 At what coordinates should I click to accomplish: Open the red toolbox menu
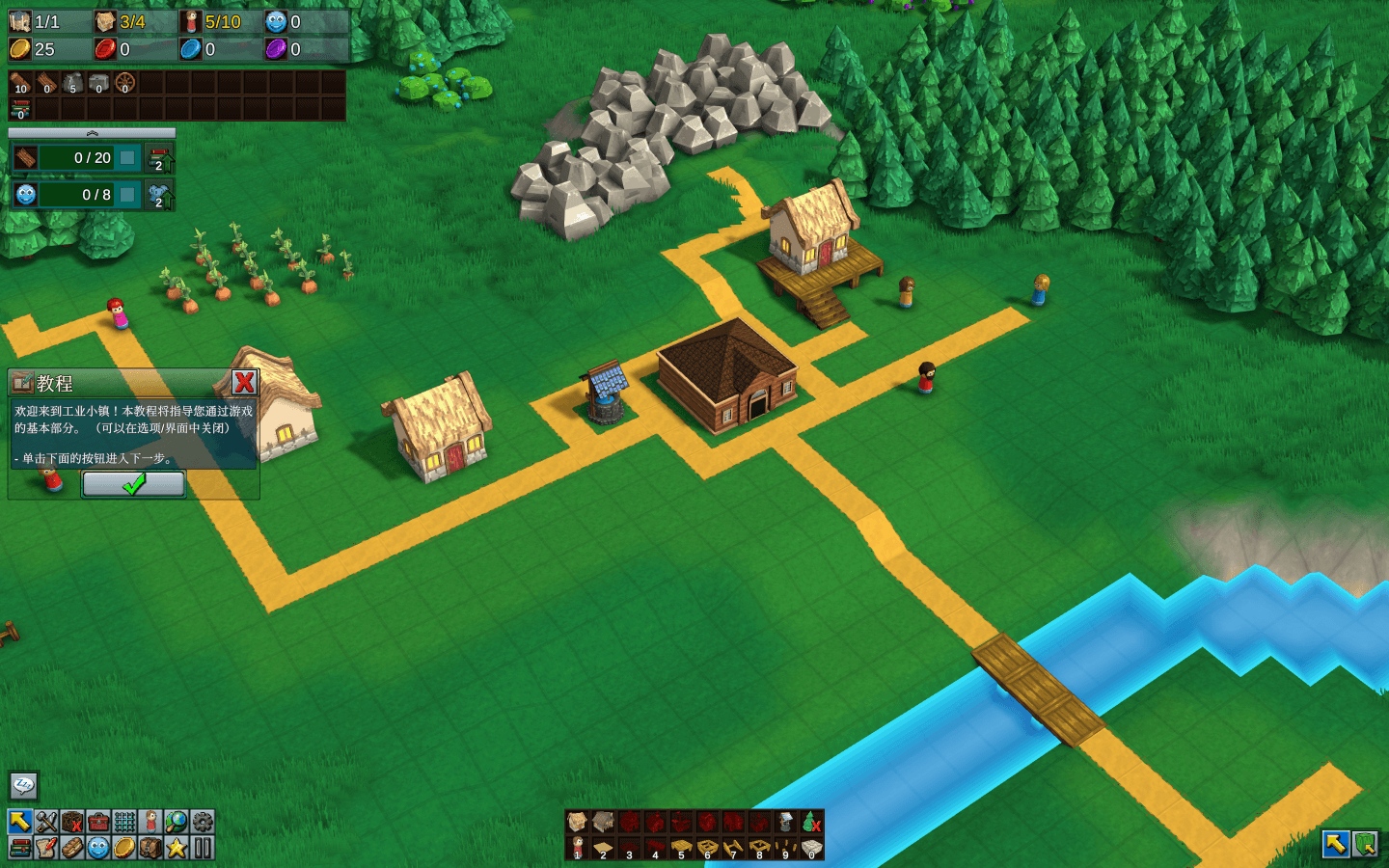pyautogui.click(x=98, y=822)
